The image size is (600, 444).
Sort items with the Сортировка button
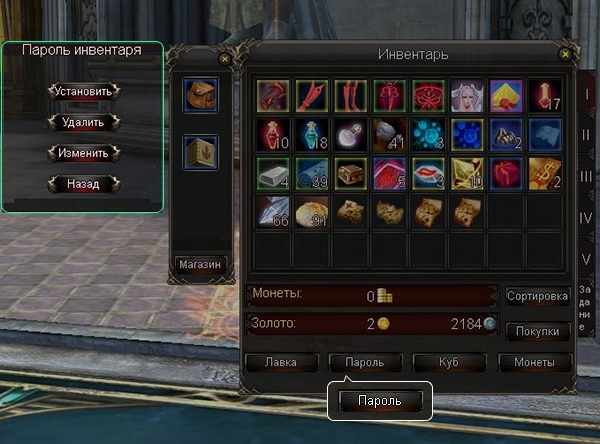538,296
